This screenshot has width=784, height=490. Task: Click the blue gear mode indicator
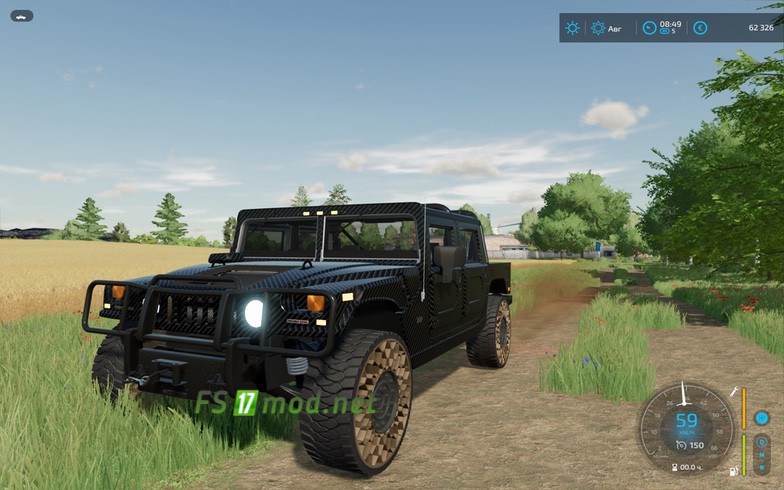click(x=762, y=418)
